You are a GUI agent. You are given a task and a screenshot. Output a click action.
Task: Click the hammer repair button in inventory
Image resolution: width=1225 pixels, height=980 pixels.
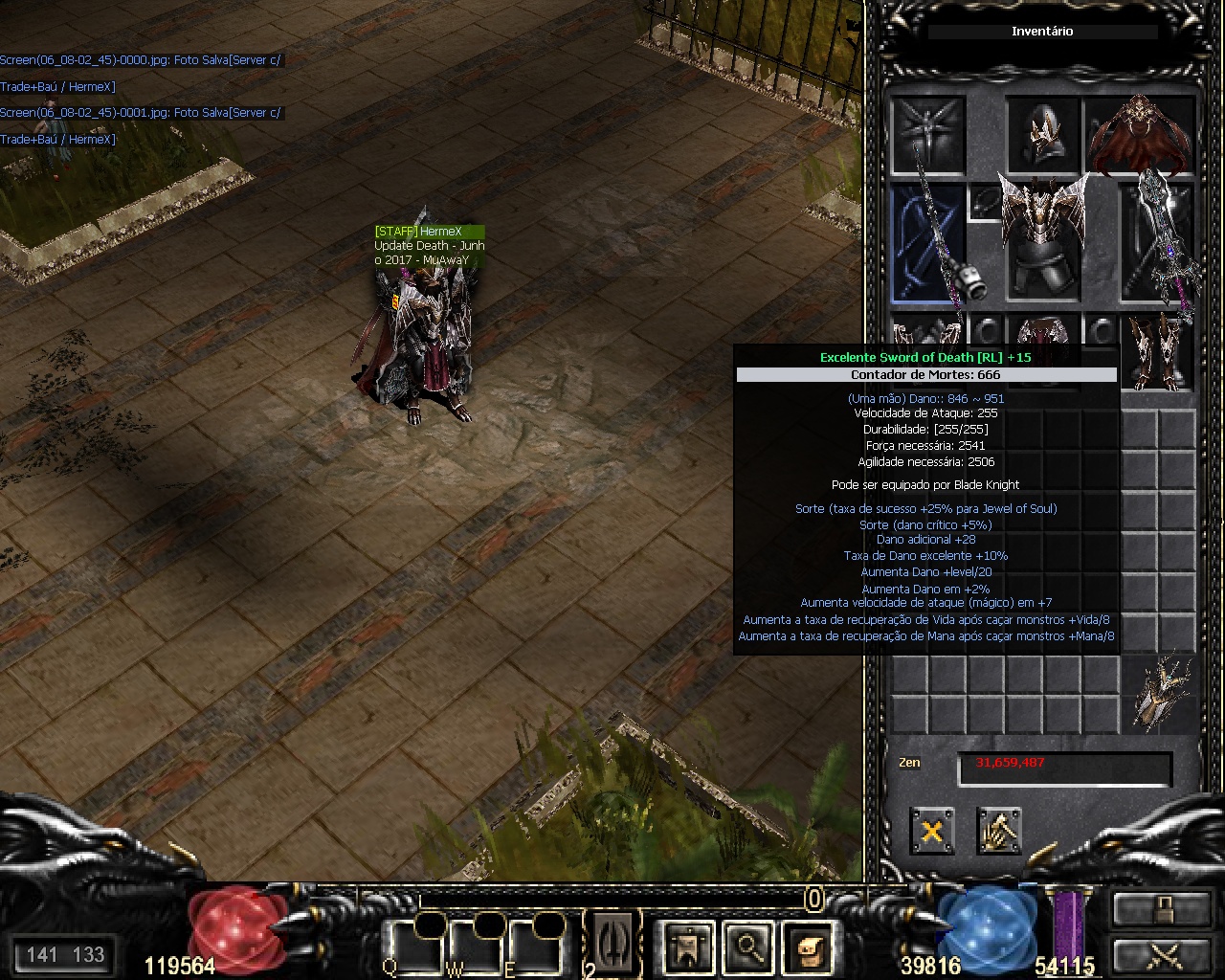(999, 830)
